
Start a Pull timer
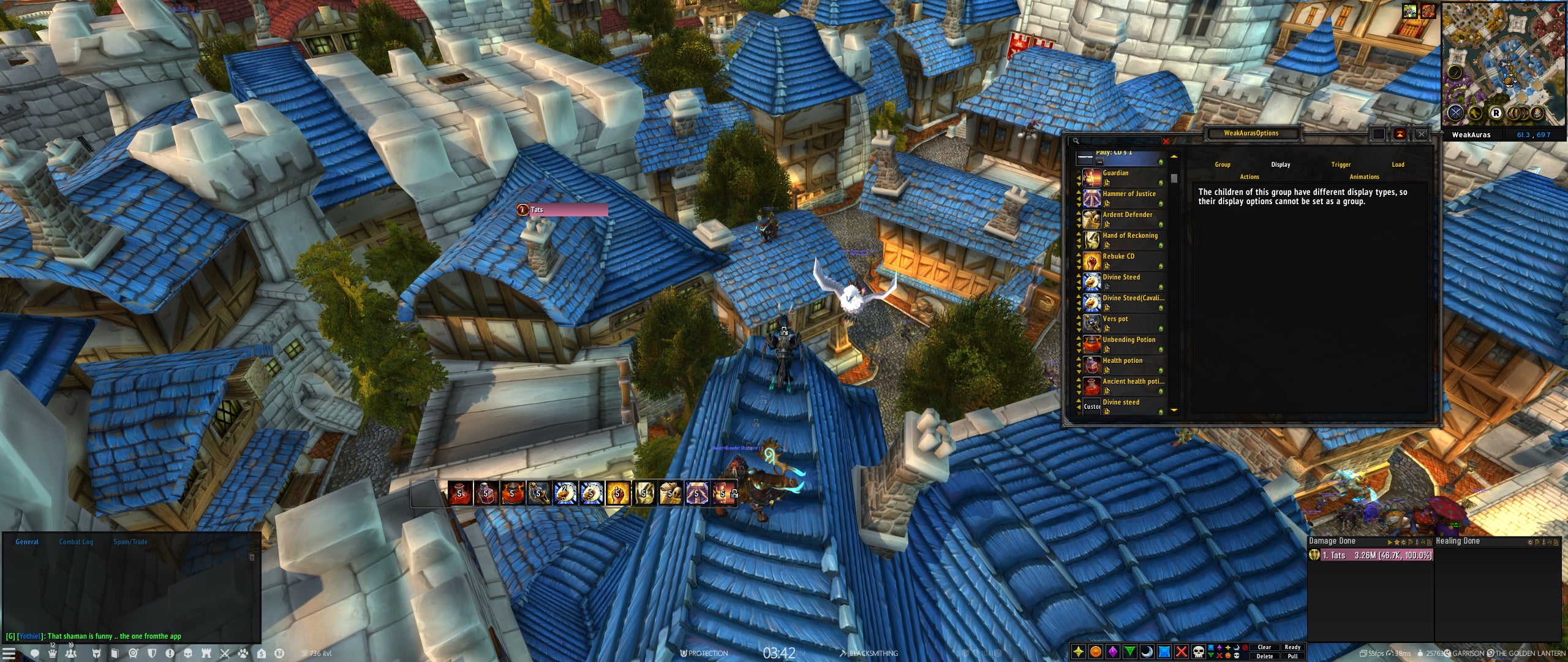(x=1292, y=656)
